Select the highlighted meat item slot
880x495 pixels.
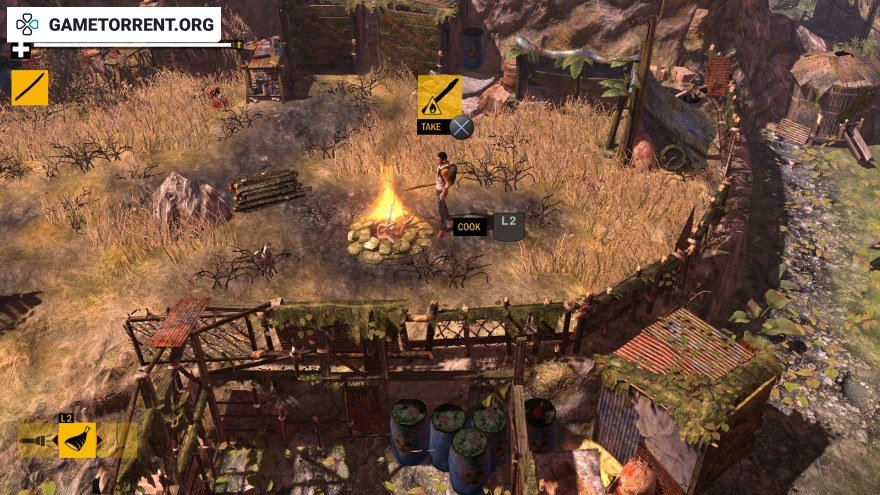tap(77, 440)
